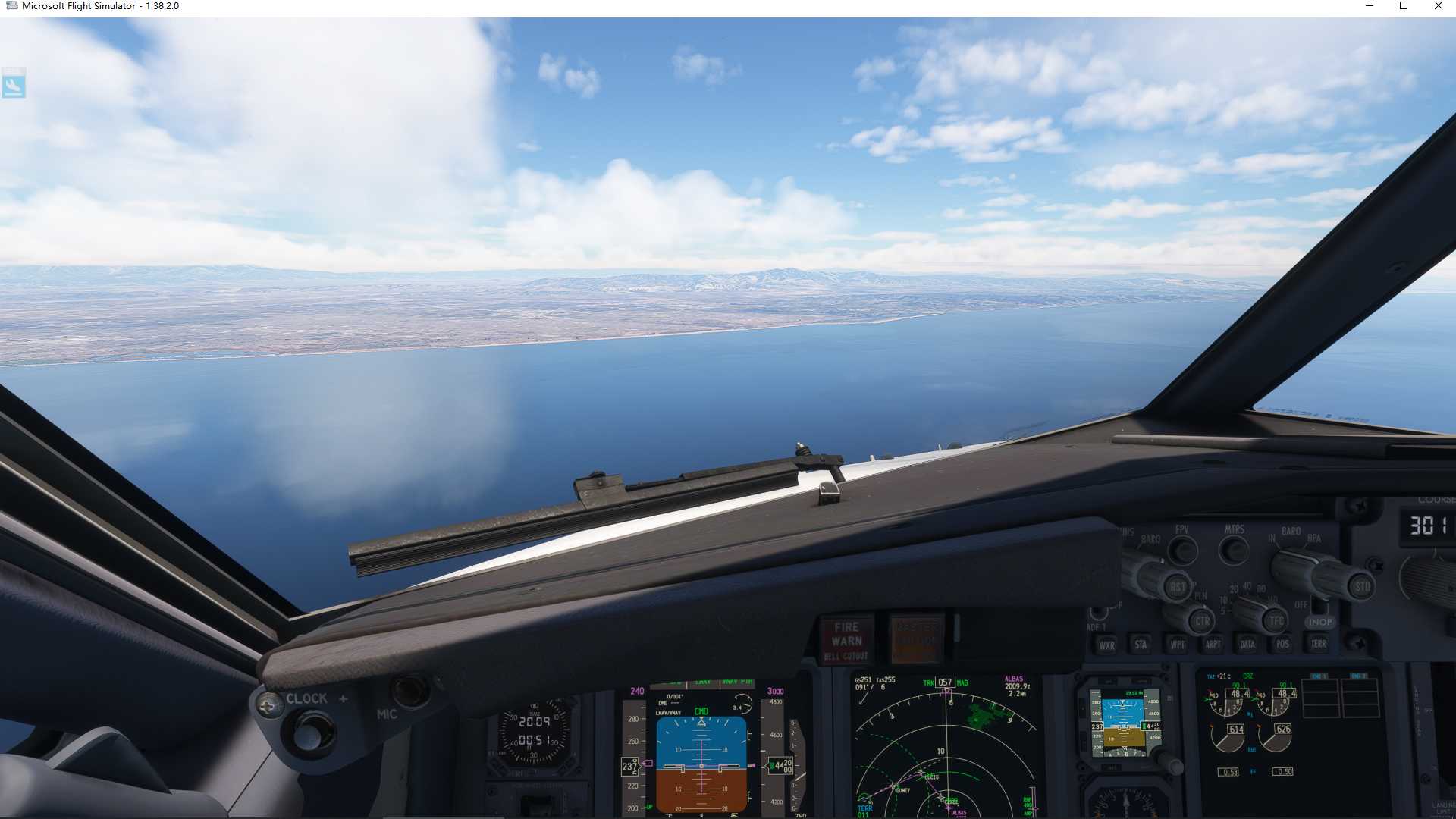Toggle the MTRS meters display button
This screenshot has height=819, width=1456.
pos(1234,549)
